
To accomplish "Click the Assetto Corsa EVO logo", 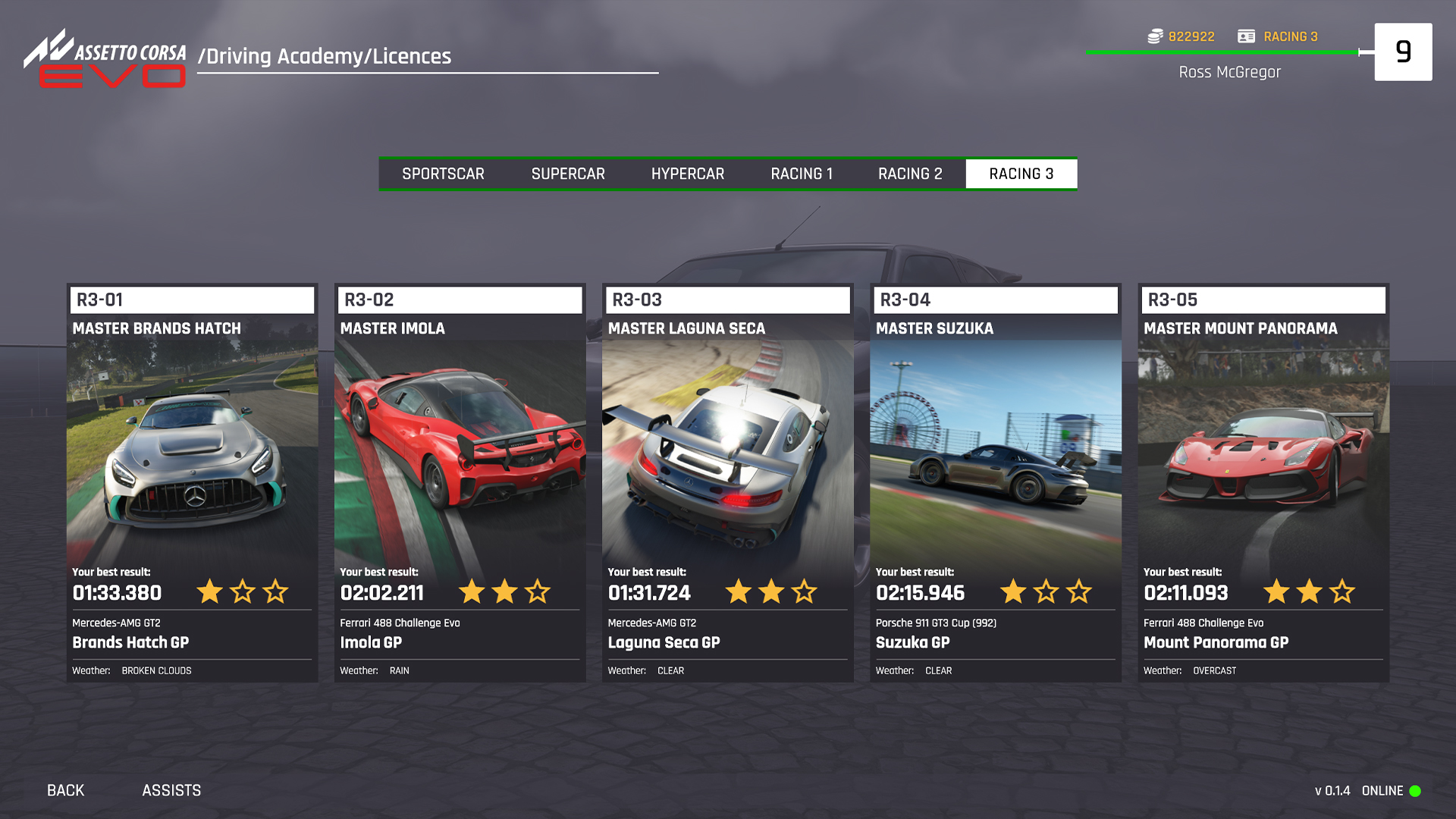I will click(105, 61).
